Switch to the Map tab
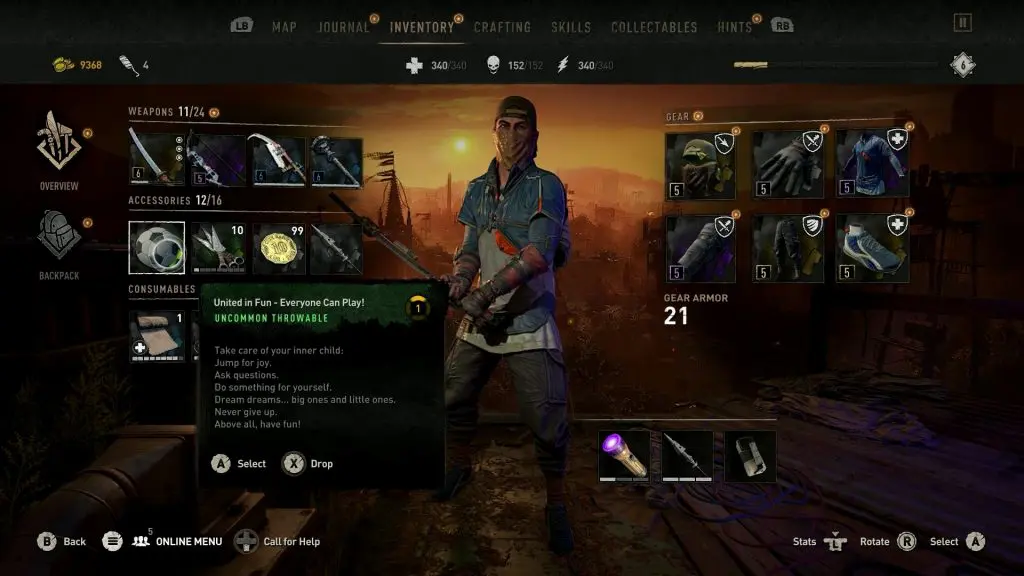The height and width of the screenshot is (576, 1024). tap(284, 27)
